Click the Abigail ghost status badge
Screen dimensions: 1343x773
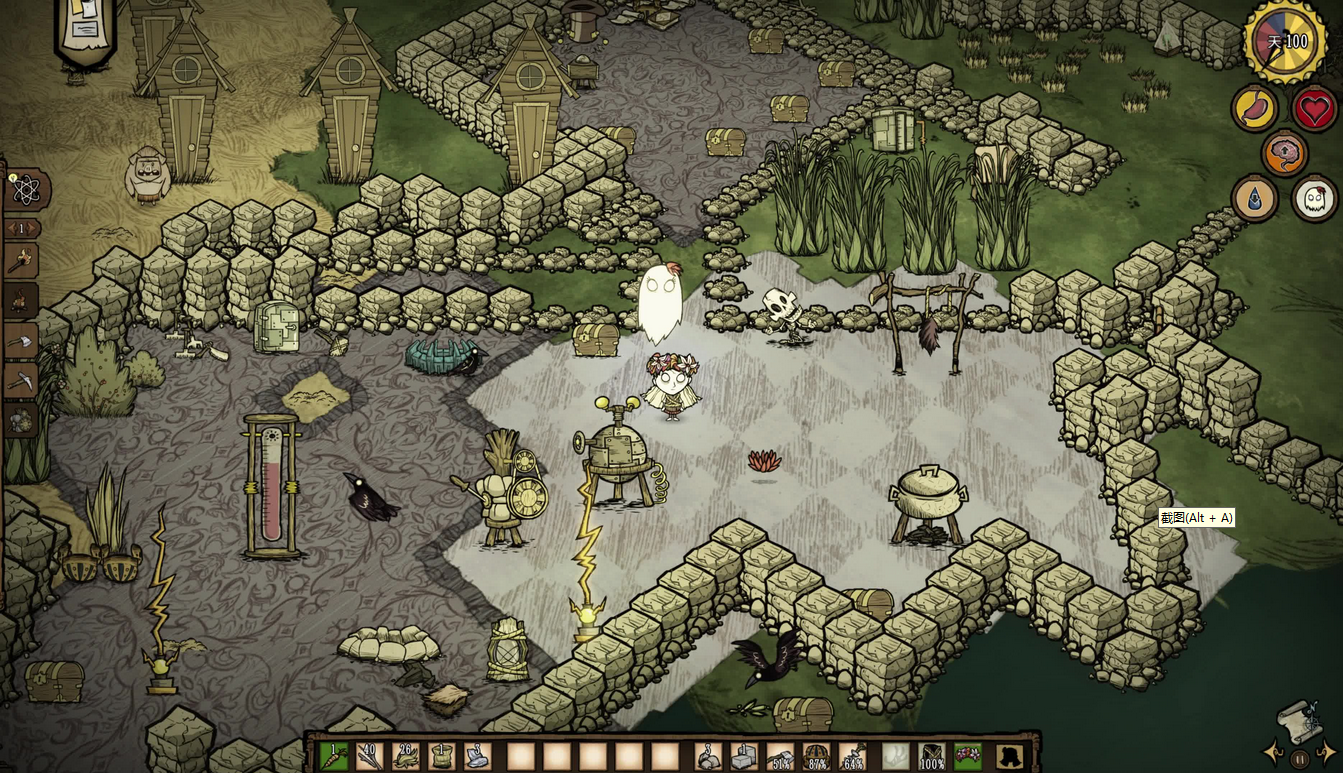pyautogui.click(x=1314, y=198)
